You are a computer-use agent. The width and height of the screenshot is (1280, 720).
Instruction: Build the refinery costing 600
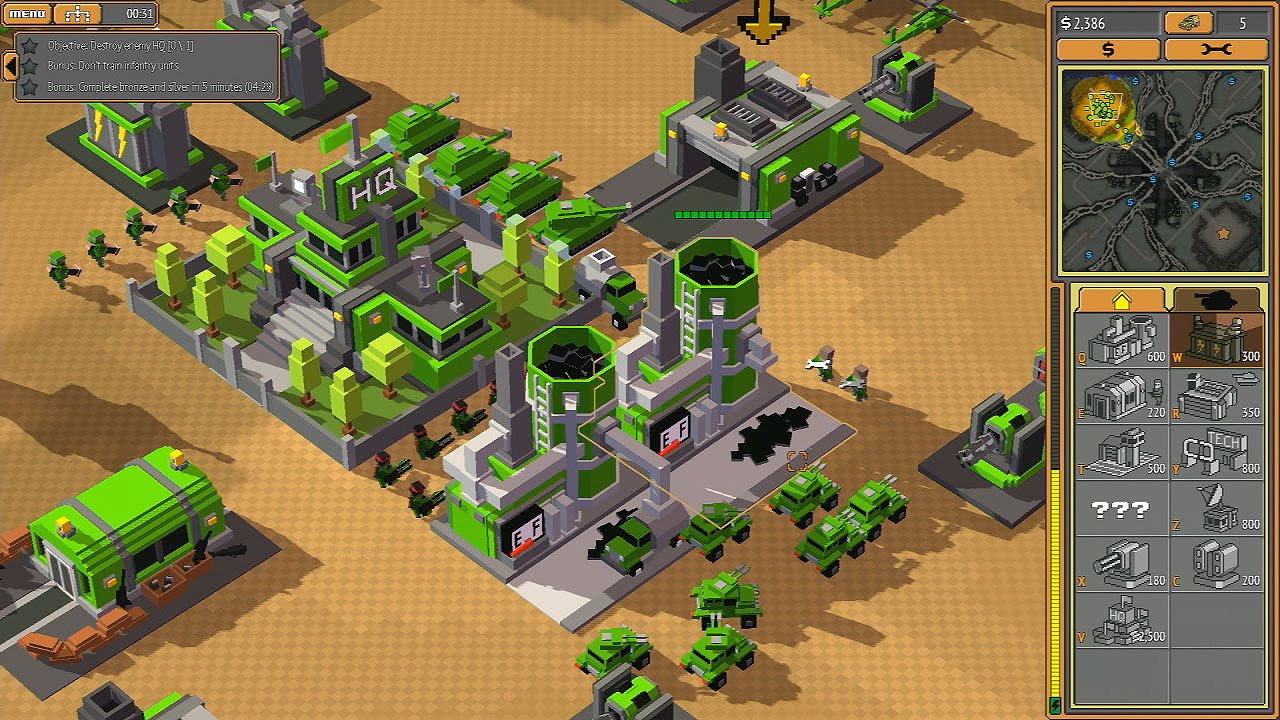pyautogui.click(x=1121, y=340)
